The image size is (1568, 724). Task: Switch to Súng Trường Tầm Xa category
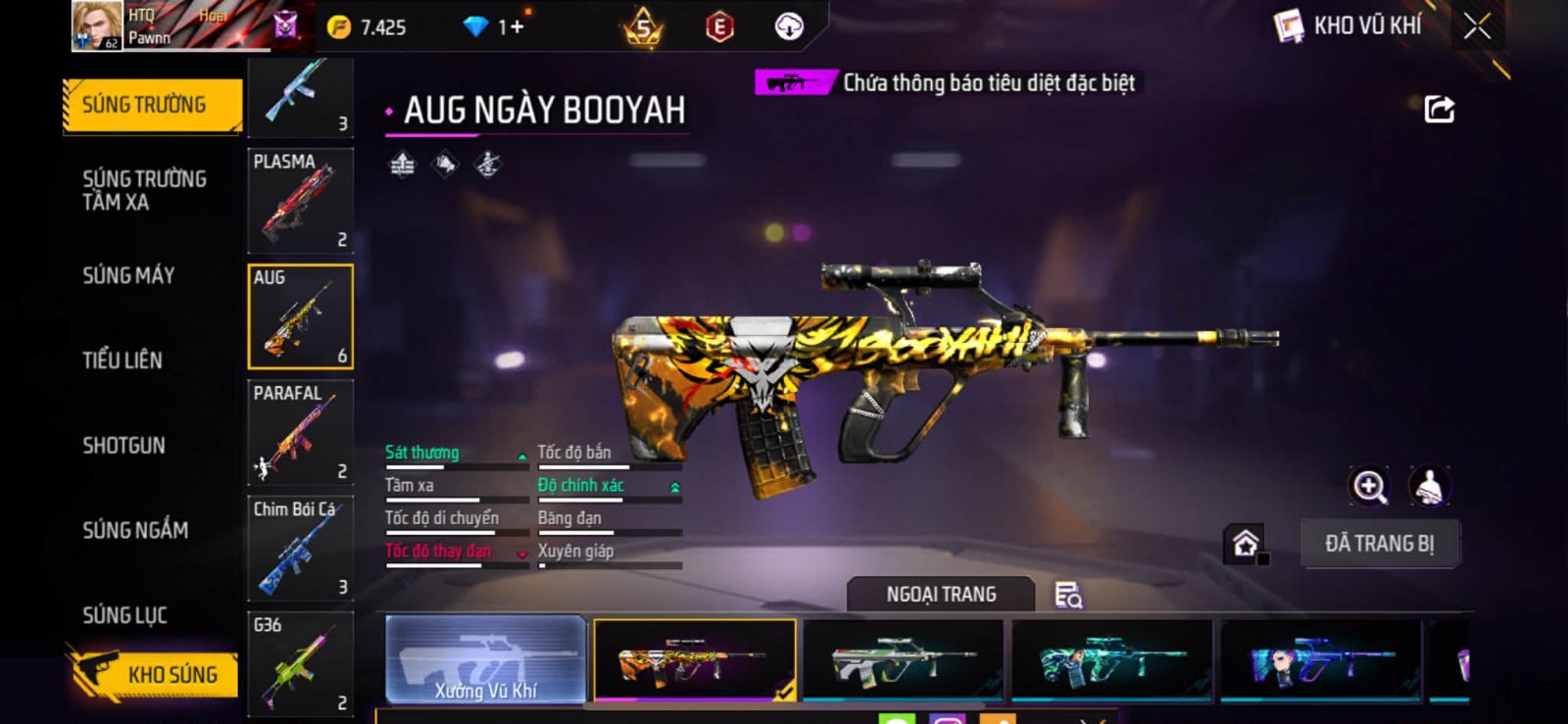pyautogui.click(x=144, y=190)
